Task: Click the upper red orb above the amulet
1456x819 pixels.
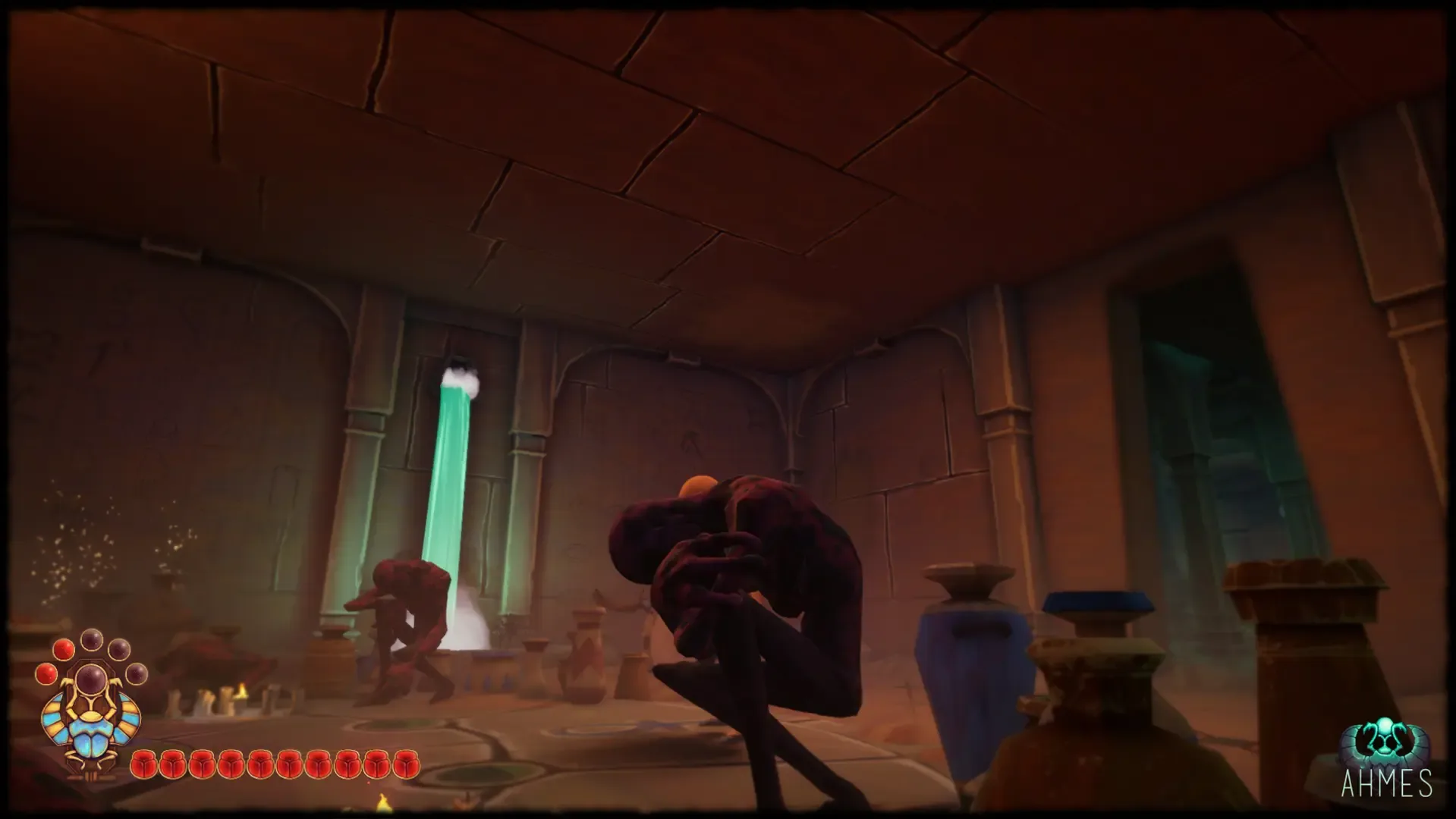Action: click(x=64, y=651)
